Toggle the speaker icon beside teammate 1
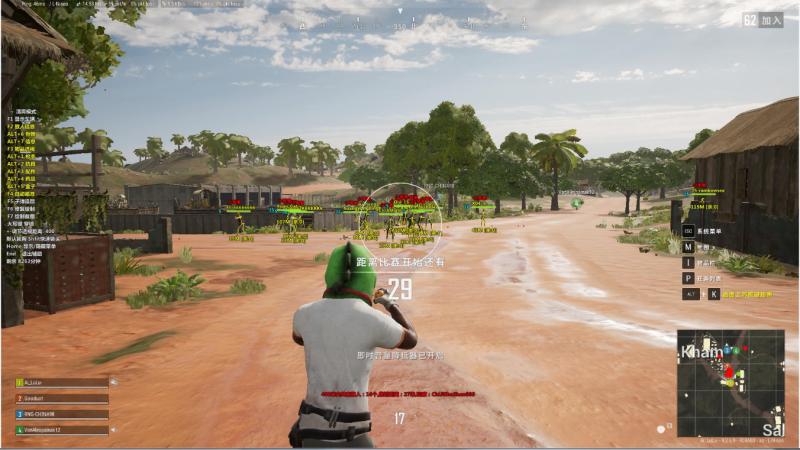Image resolution: width=800 pixels, height=450 pixels. pos(113,382)
